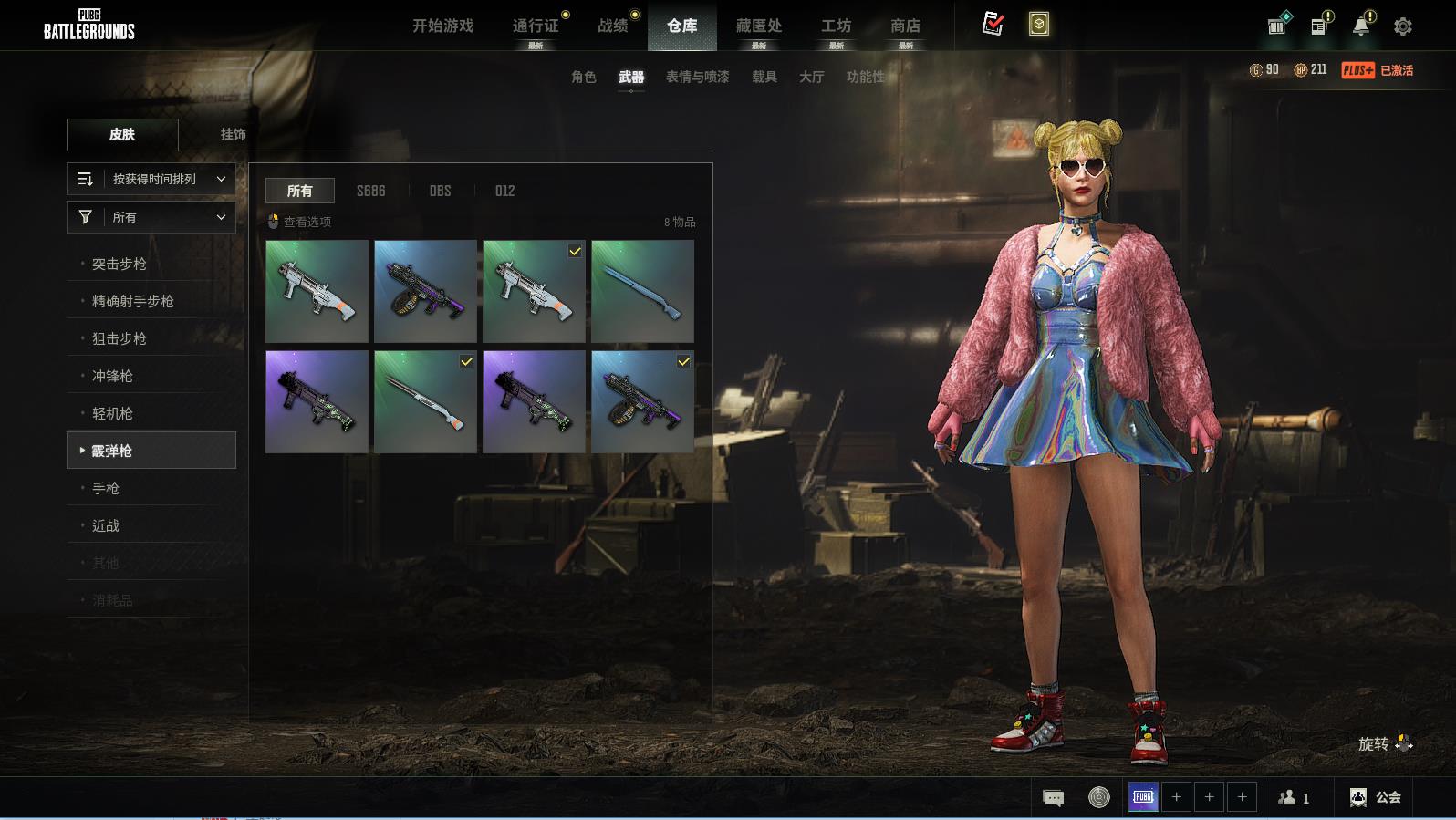The width and height of the screenshot is (1456, 820).
Task: Open the 表情与喷漆 emotes sub-tab
Action: [697, 77]
